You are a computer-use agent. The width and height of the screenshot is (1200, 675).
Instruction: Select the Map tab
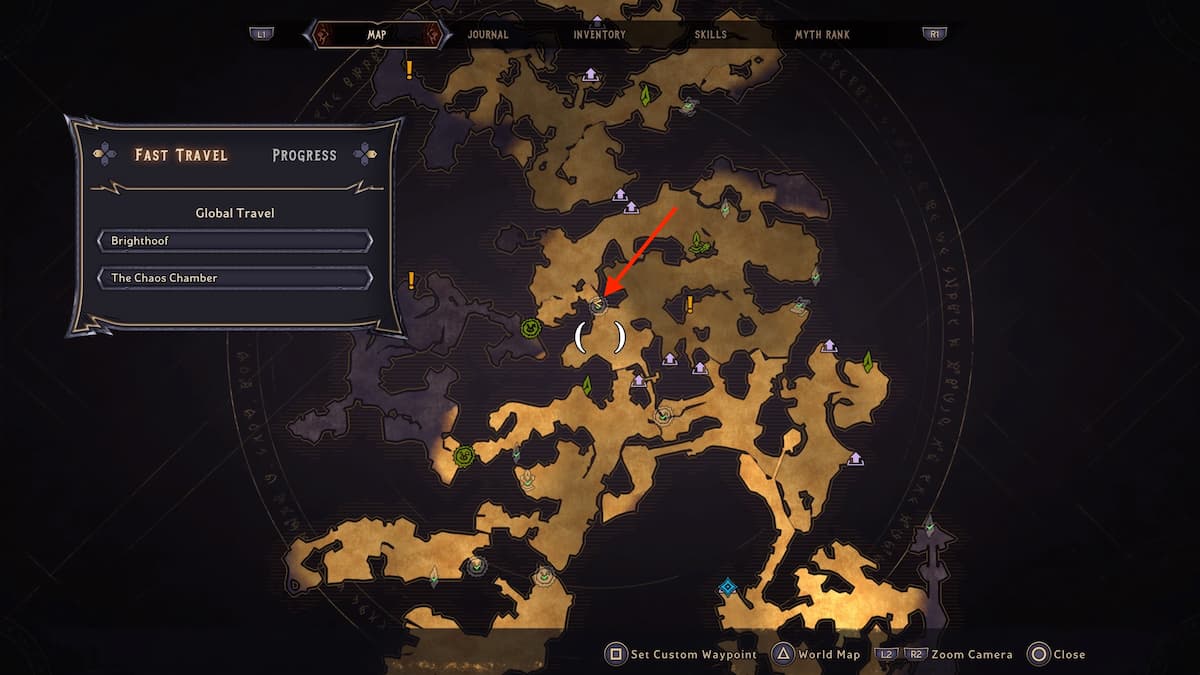click(x=376, y=34)
